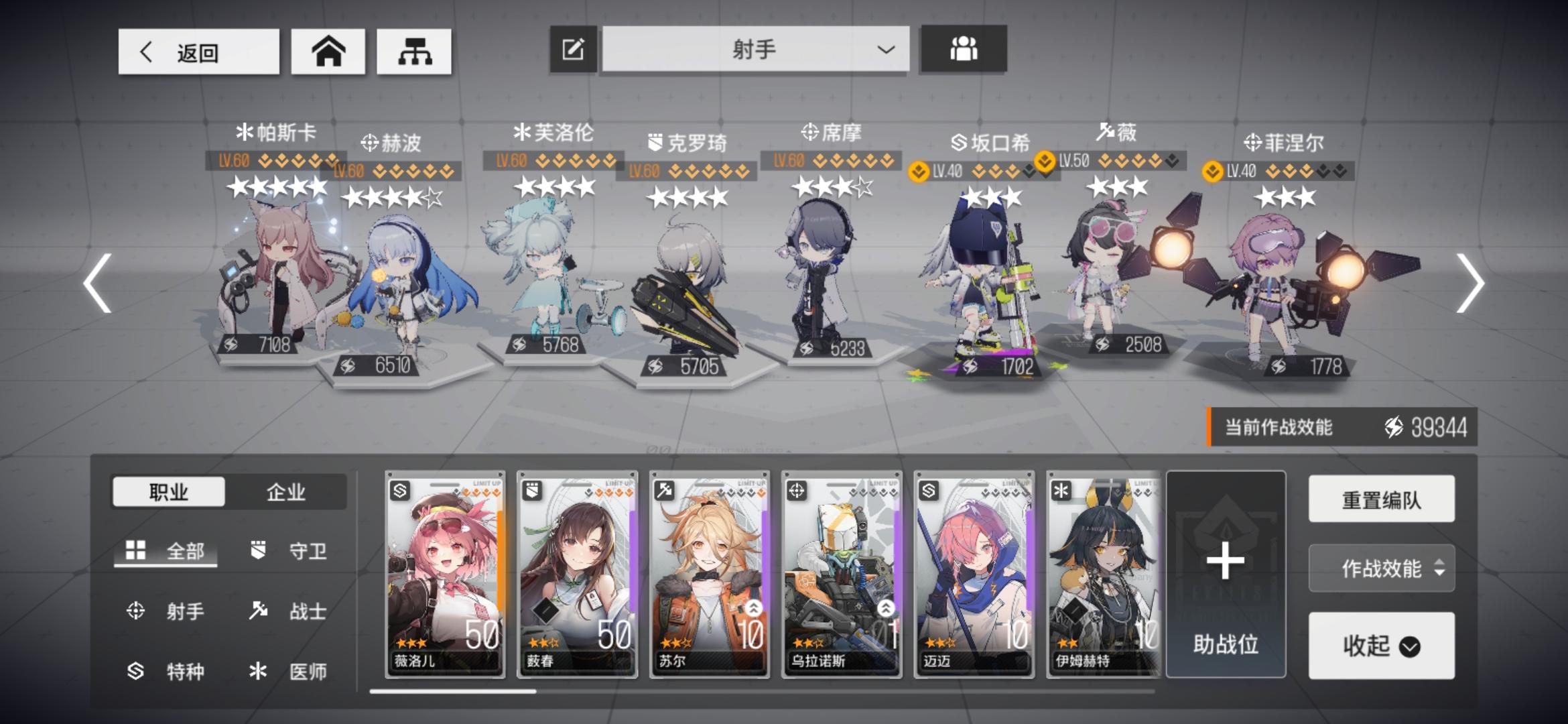This screenshot has width=1568, height=724.
Task: Select the 战士 warrior class filter icon
Action: tap(260, 611)
